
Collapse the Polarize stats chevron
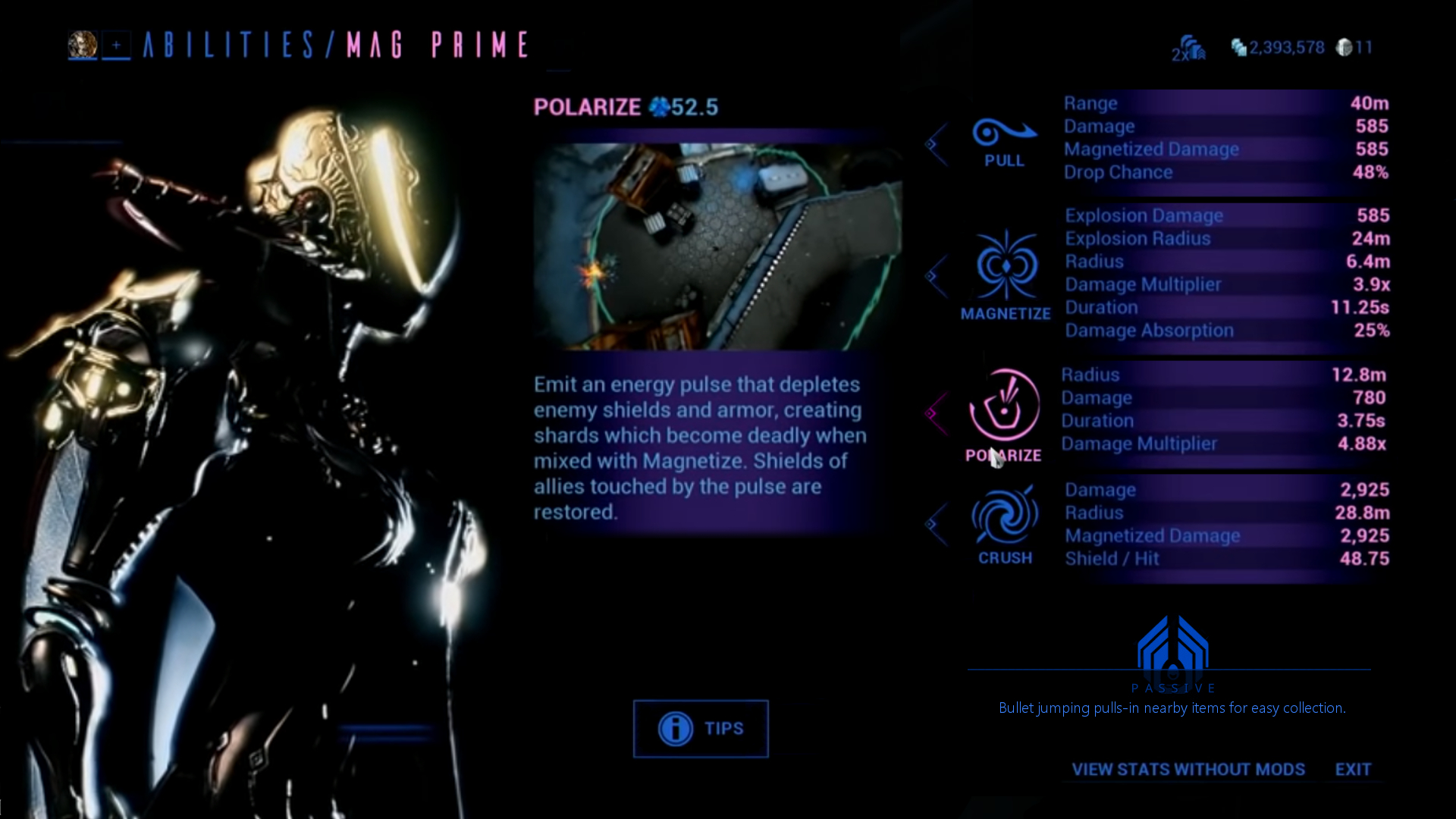click(934, 412)
